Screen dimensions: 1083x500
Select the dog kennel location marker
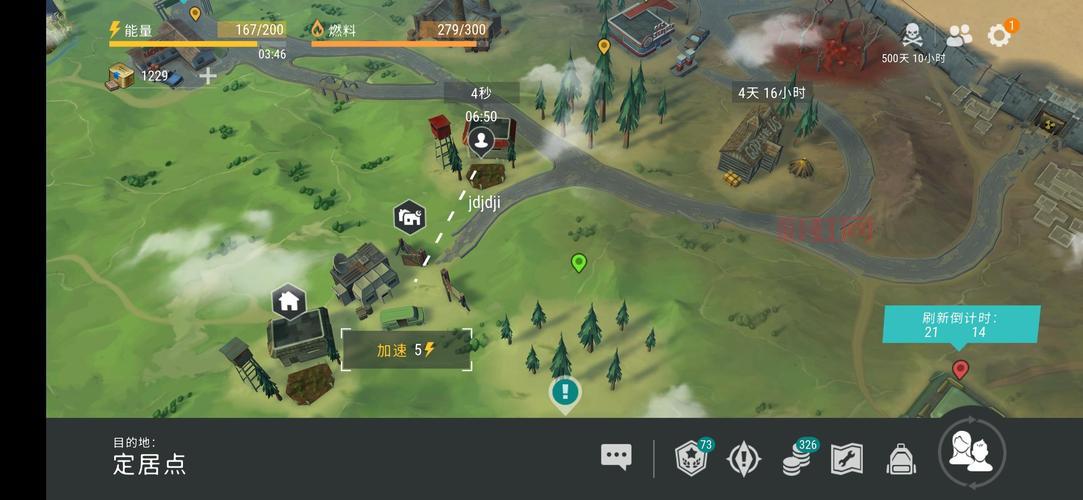(410, 215)
